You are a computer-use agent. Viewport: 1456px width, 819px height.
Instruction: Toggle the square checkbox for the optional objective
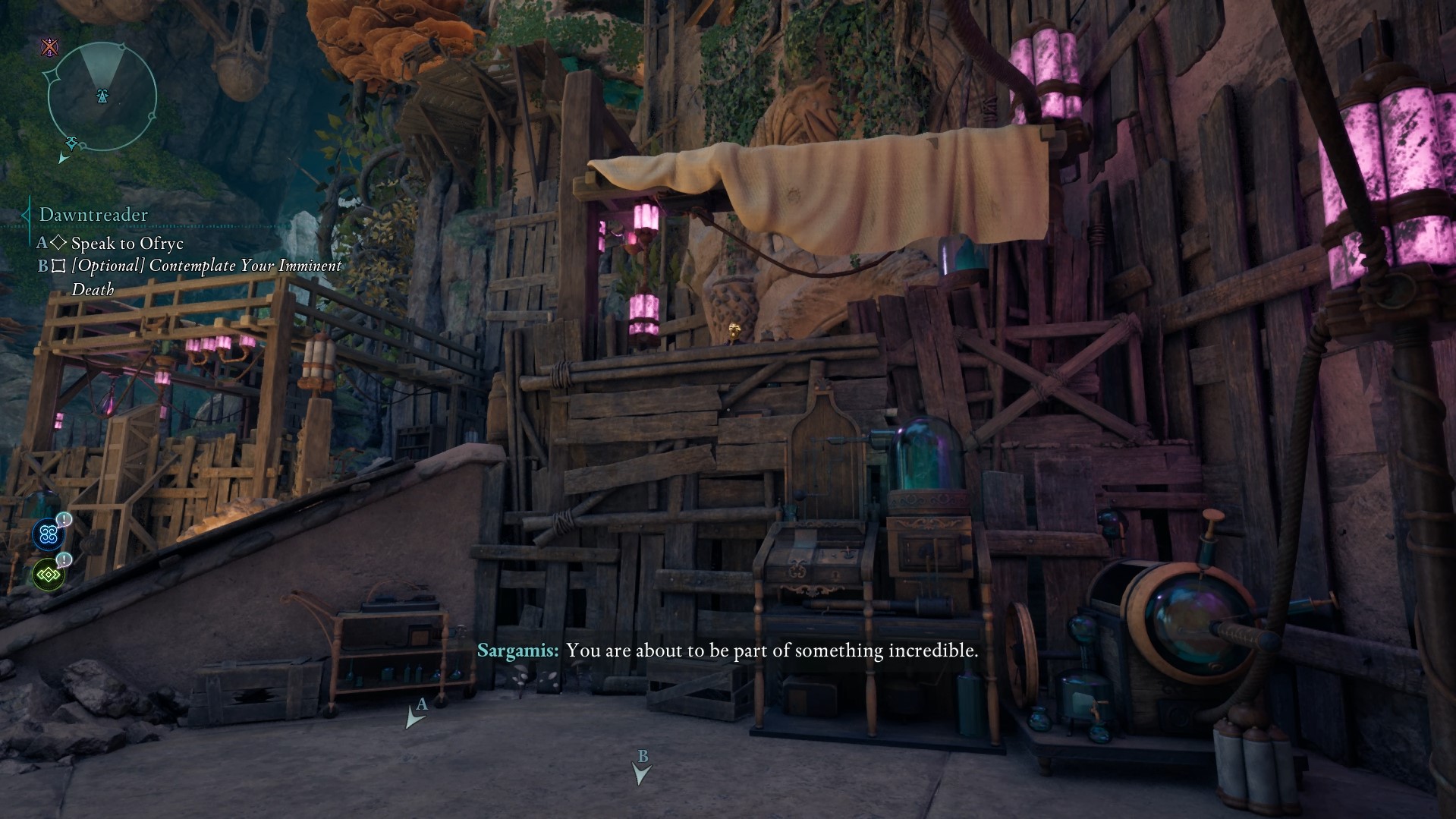[x=57, y=266]
